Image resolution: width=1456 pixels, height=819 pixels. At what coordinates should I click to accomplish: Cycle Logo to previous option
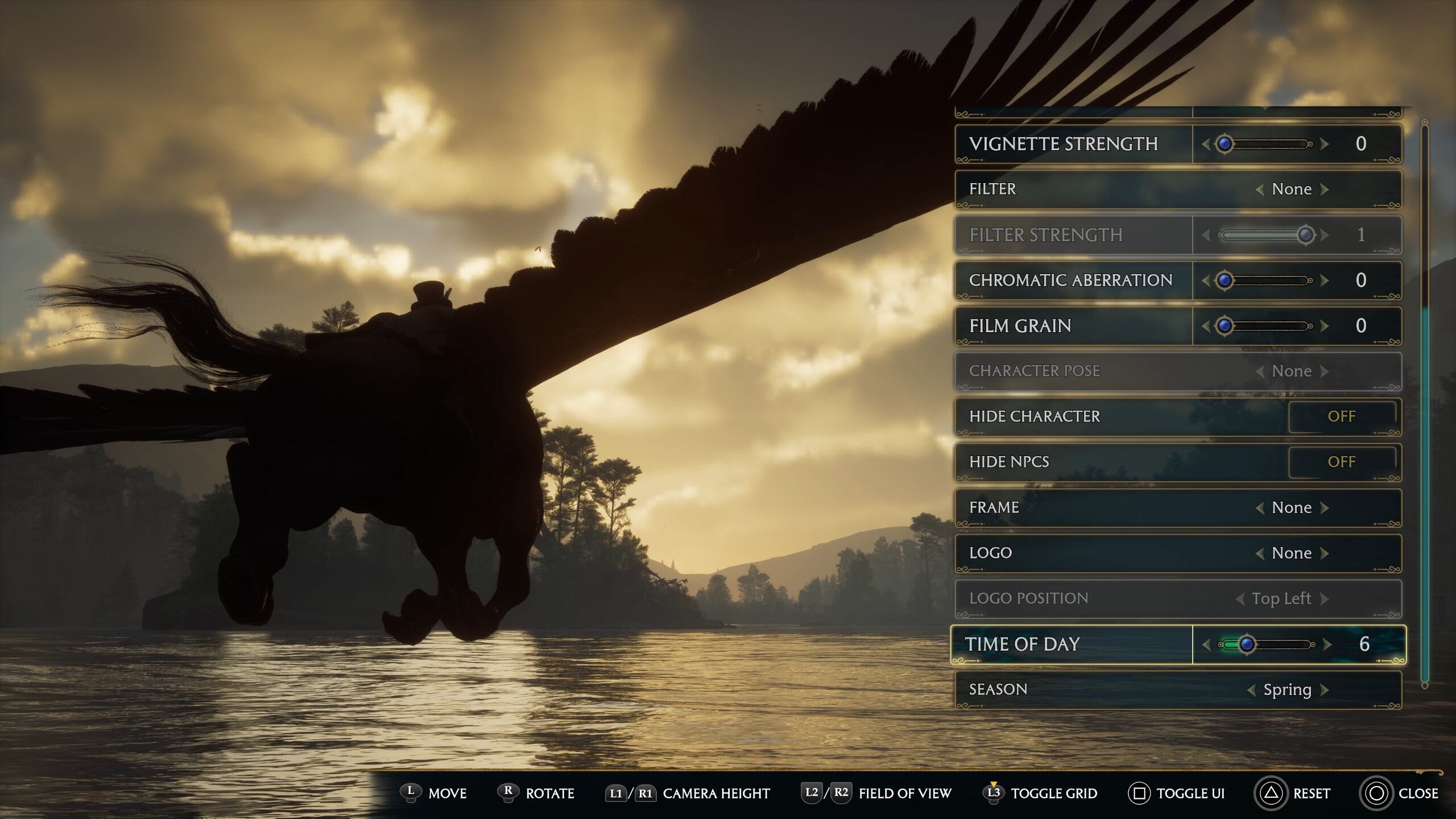[1260, 553]
